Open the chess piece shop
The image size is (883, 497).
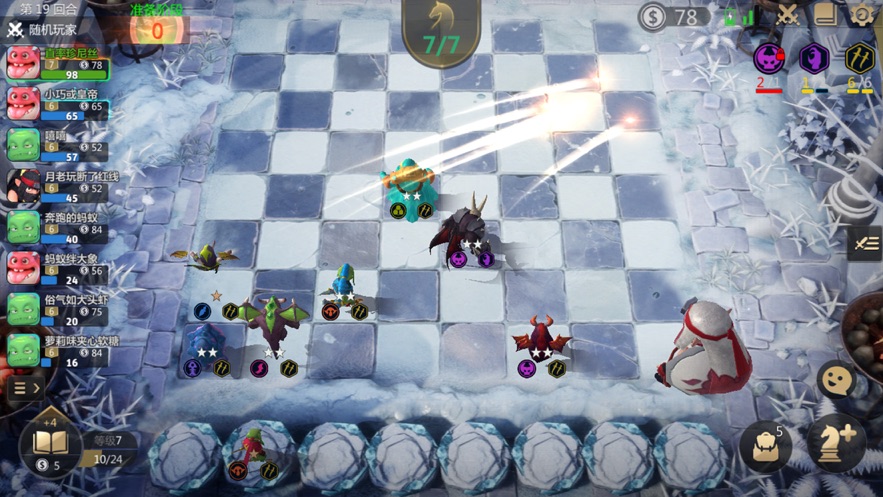tap(836, 445)
